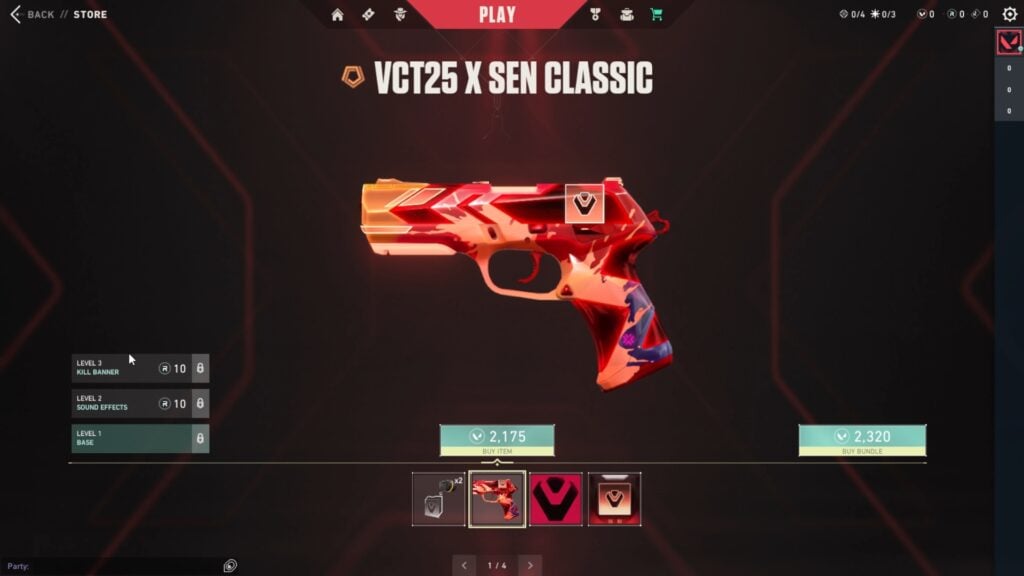The width and height of the screenshot is (1024, 576).
Task: Select the red Sentinels spray thumbnail
Action: coord(556,499)
